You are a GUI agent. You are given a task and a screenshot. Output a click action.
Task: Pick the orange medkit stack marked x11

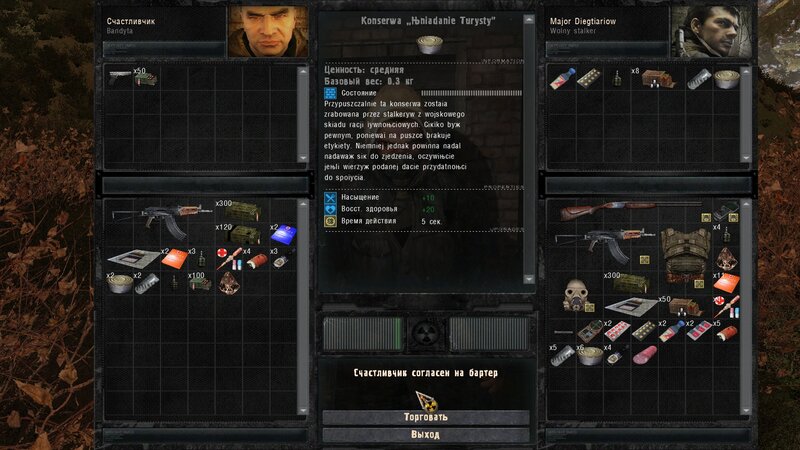(726, 283)
